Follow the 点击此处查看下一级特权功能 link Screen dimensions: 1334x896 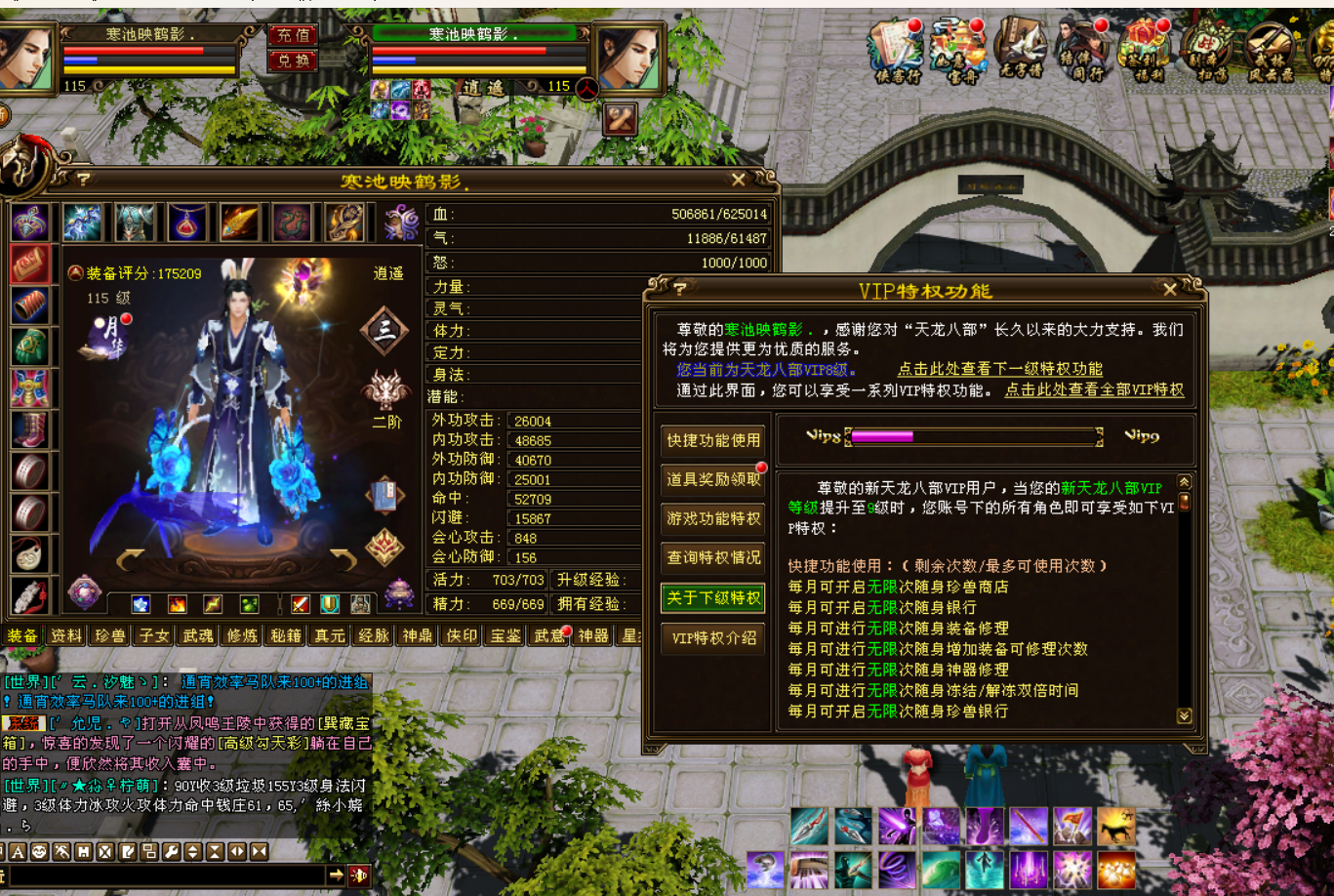[999, 369]
